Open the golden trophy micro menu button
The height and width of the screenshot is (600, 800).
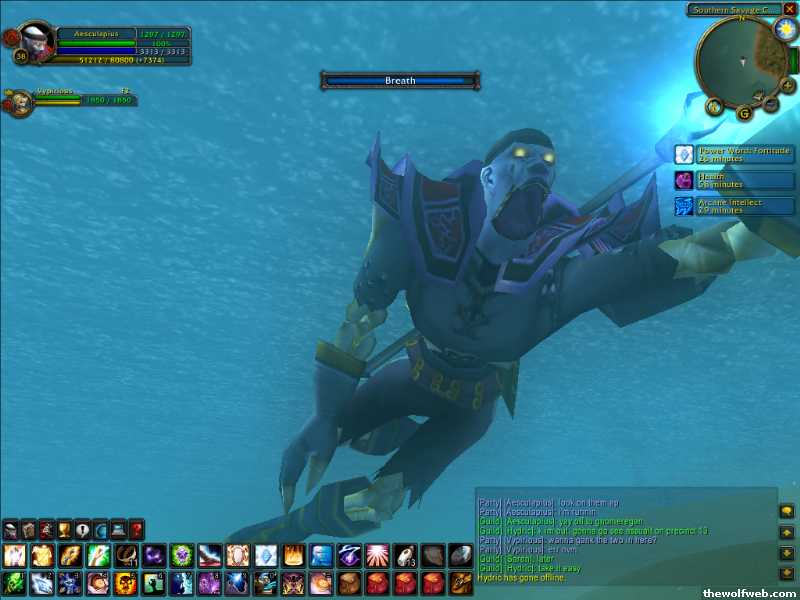pos(64,529)
